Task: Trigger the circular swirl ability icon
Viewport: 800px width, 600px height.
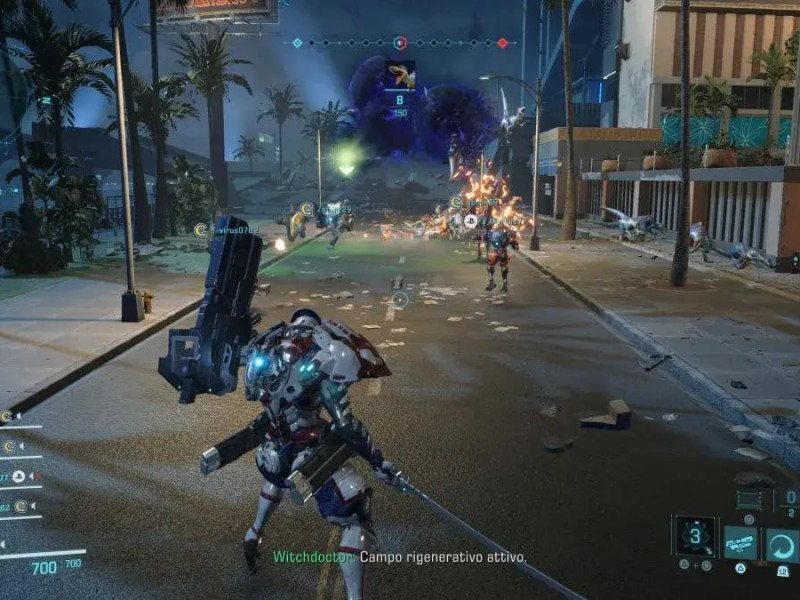Action: [x=782, y=544]
